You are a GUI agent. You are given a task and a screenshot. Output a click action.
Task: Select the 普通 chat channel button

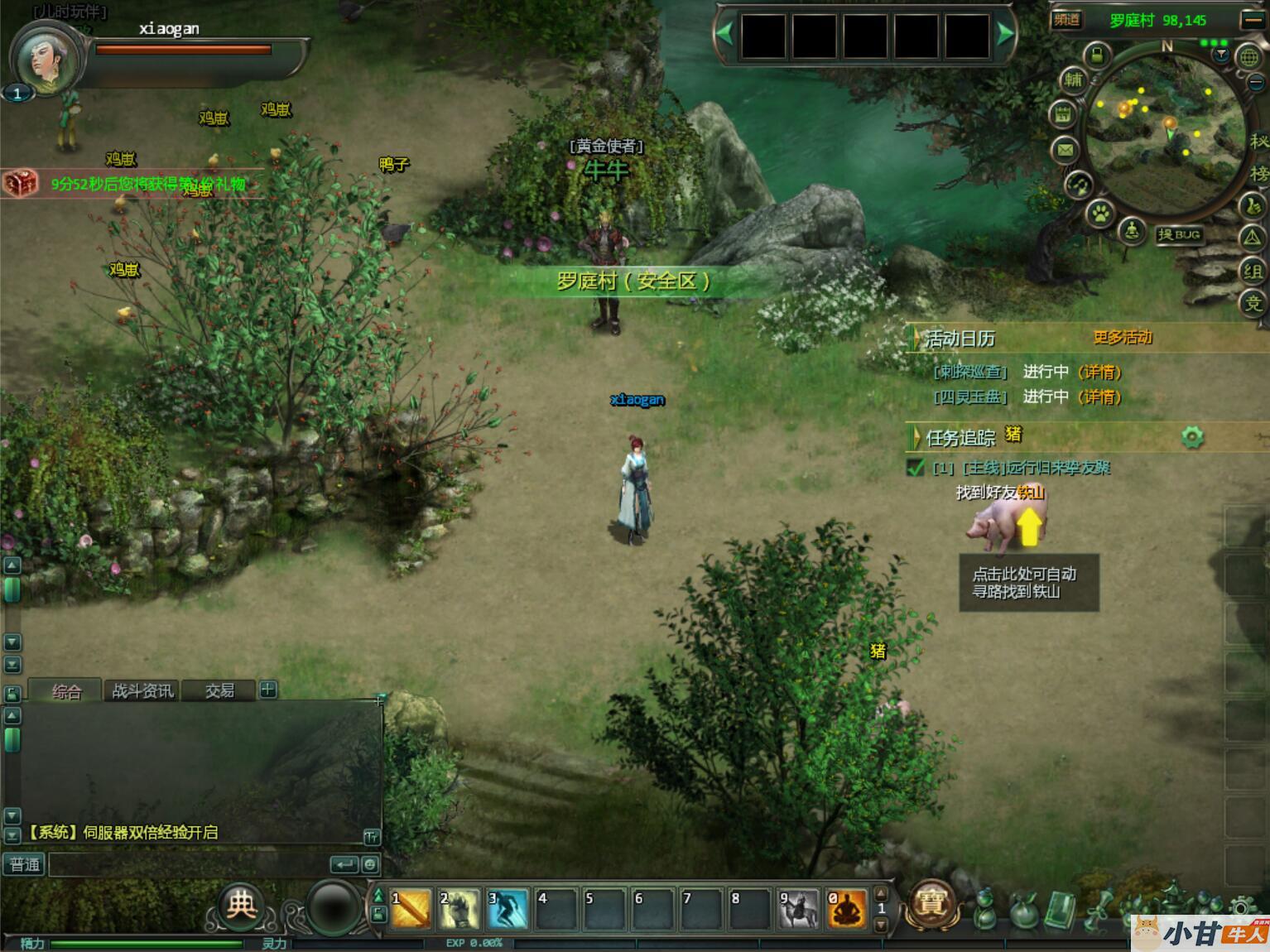[x=24, y=865]
